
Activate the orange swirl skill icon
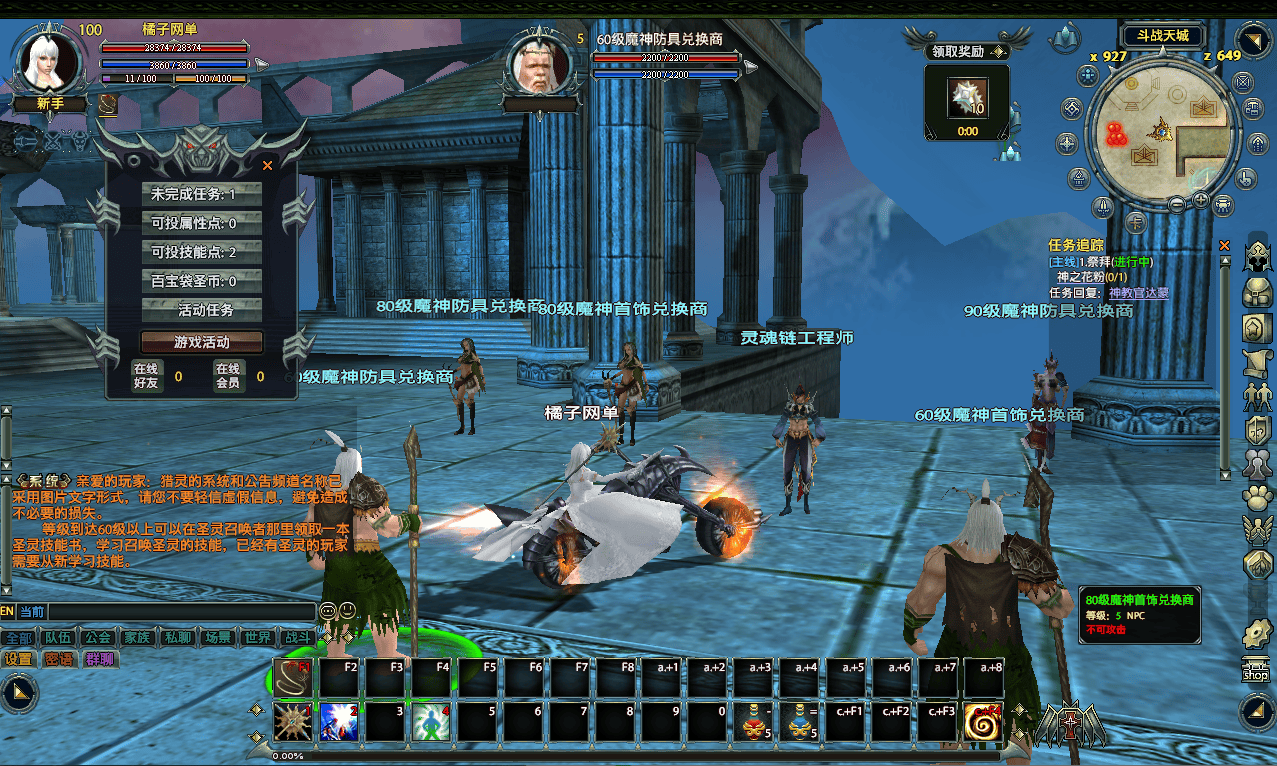(x=983, y=723)
